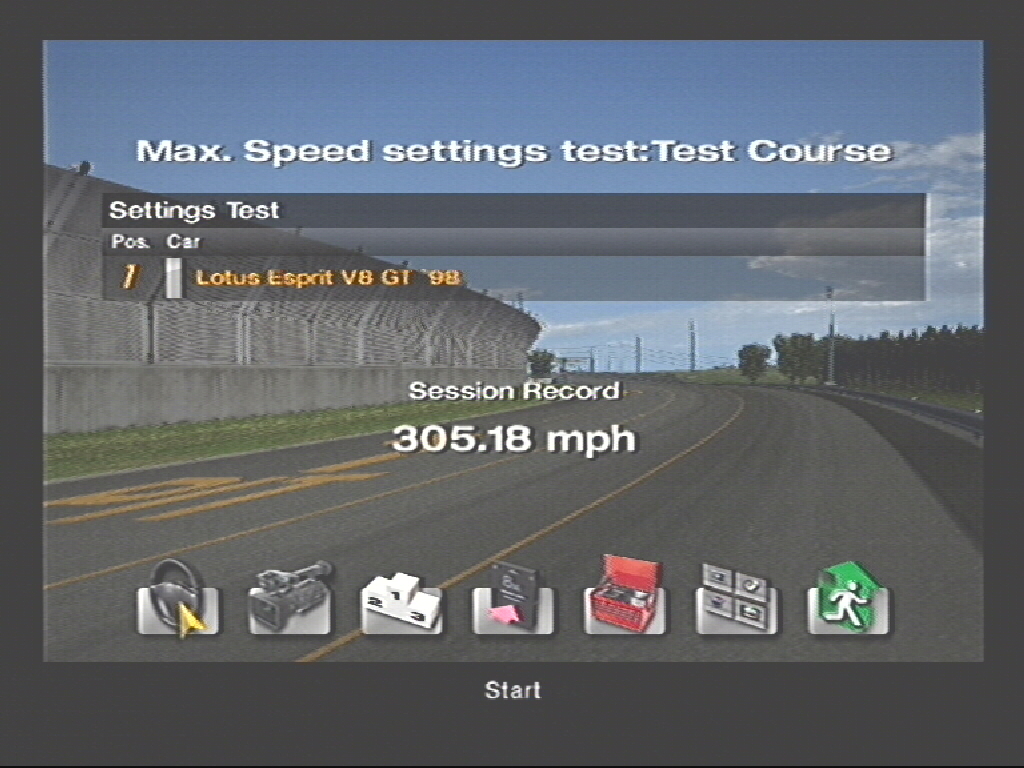The image size is (1024, 768).
Task: Save using the memory card icon
Action: (513, 601)
